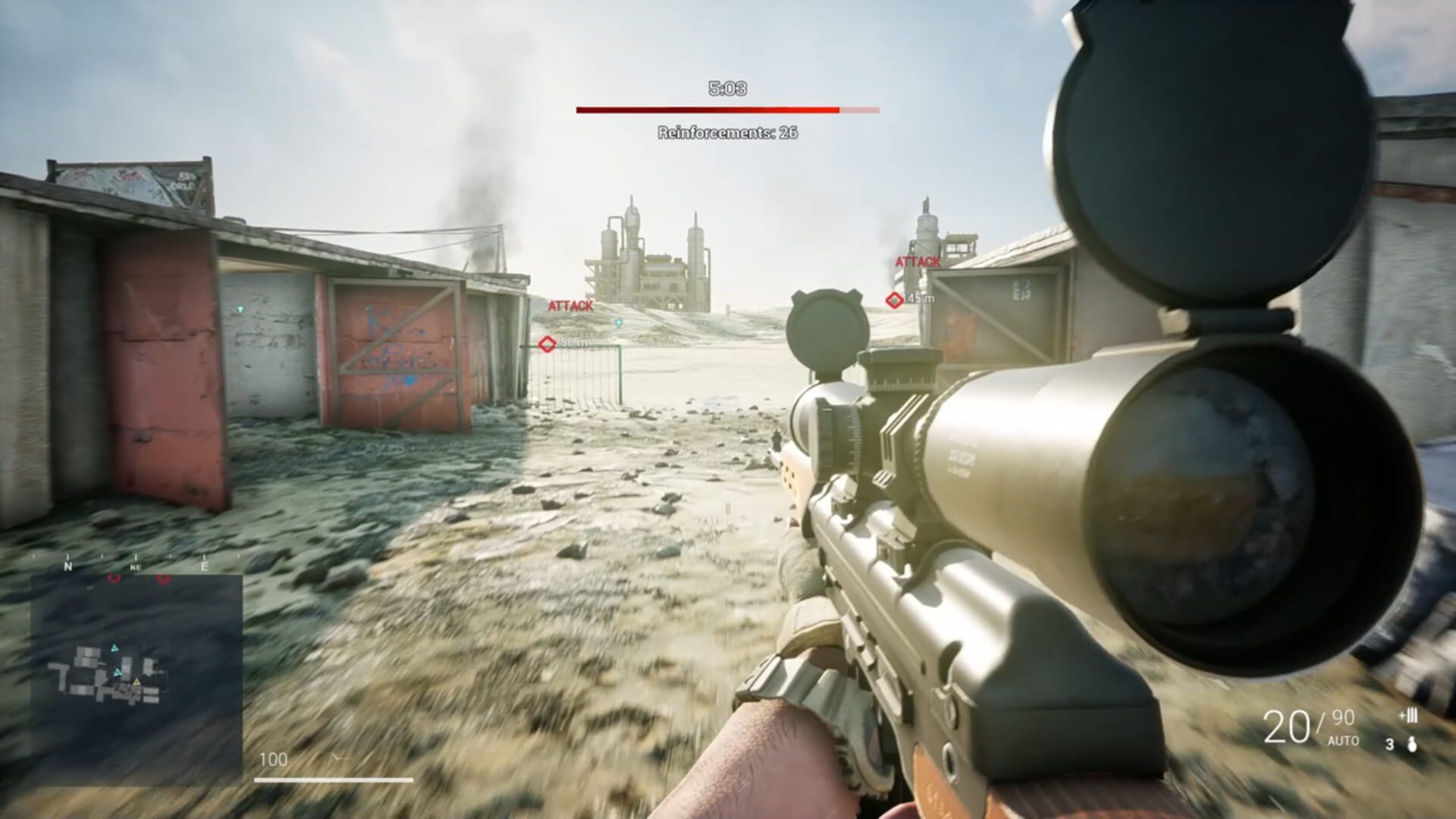Select the E marker on the compass
1456x819 pixels.
(x=205, y=566)
